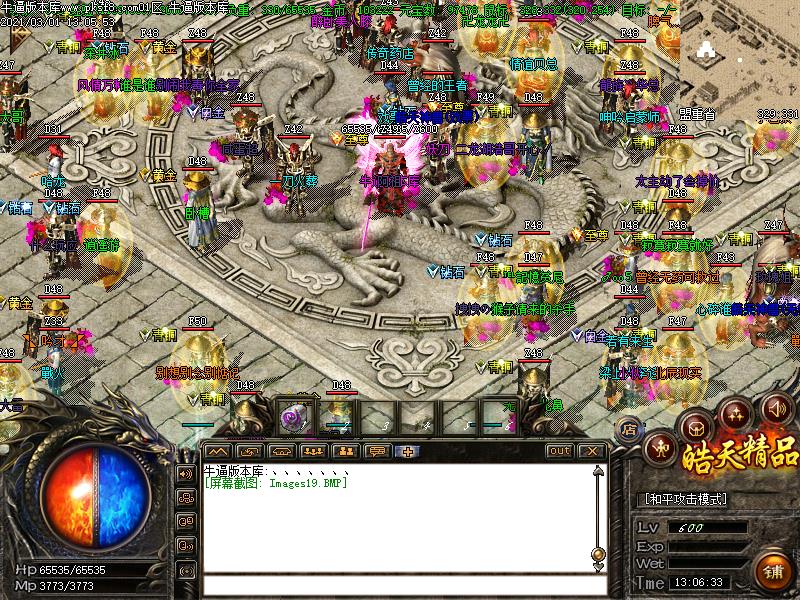Click the chat scrollbar gold knob
Viewport: 800px width, 600px height.
598,553
